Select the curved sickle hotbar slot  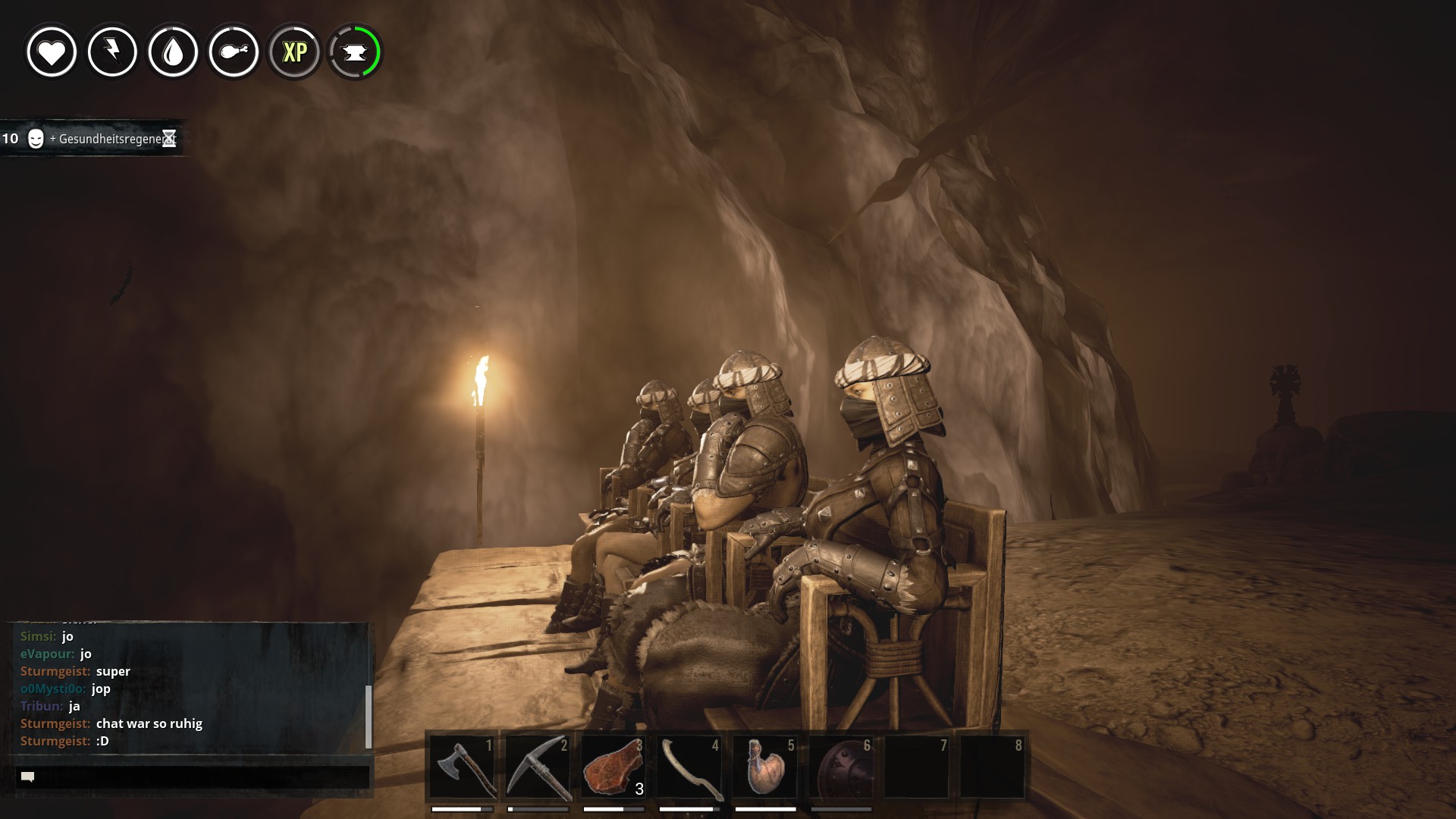tap(689, 766)
